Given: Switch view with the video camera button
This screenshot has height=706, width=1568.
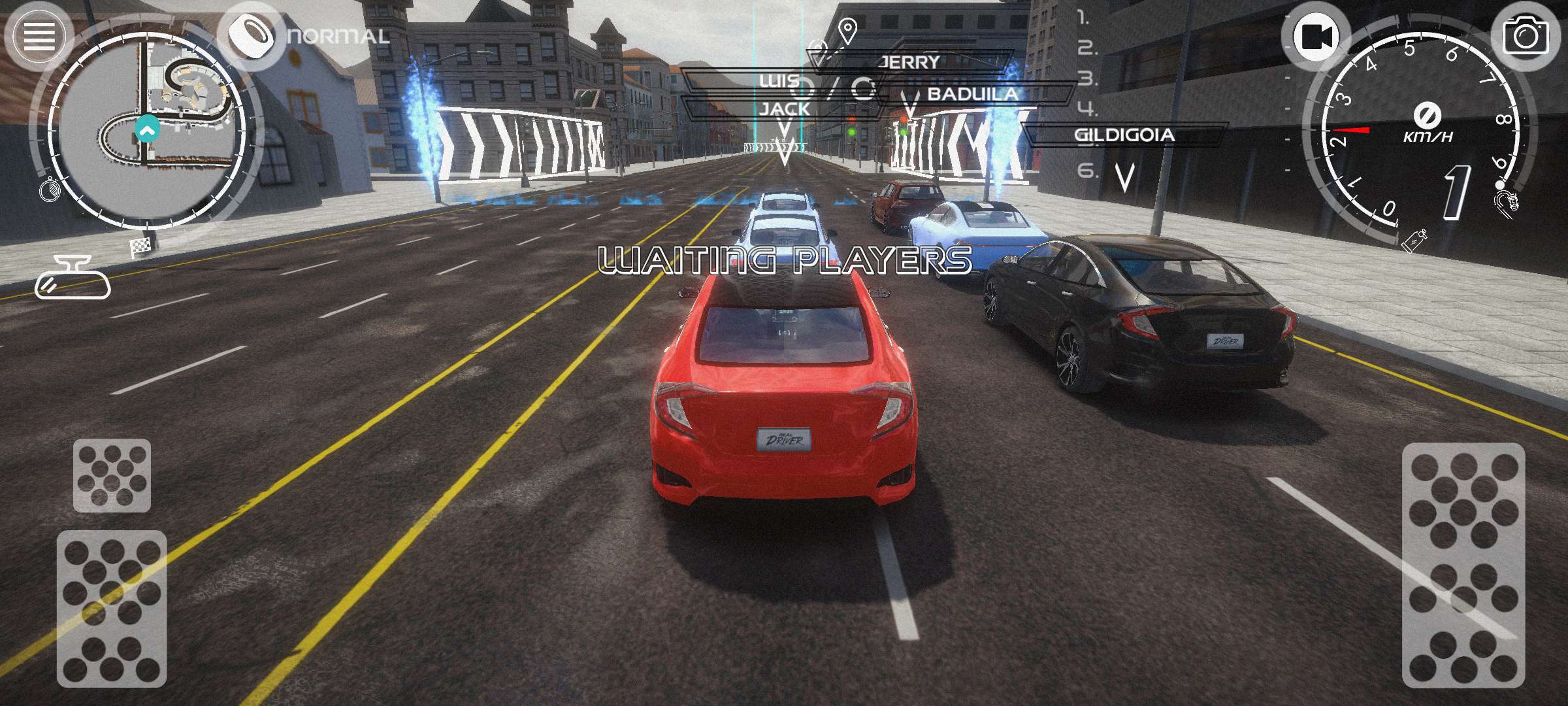Looking at the screenshot, I should [1315, 37].
